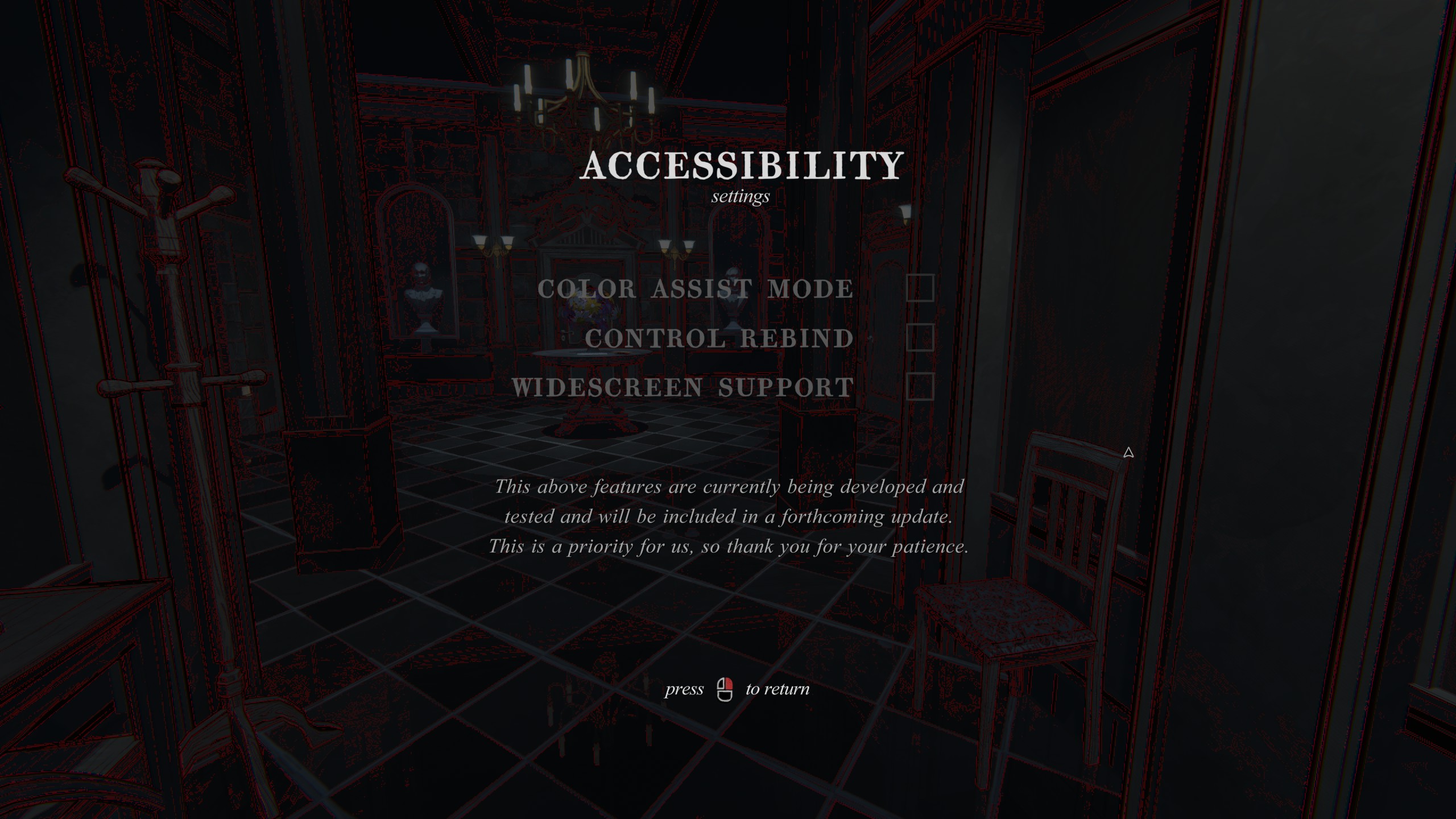1456x819 pixels.
Task: Click the word press near the bottom
Action: click(683, 689)
